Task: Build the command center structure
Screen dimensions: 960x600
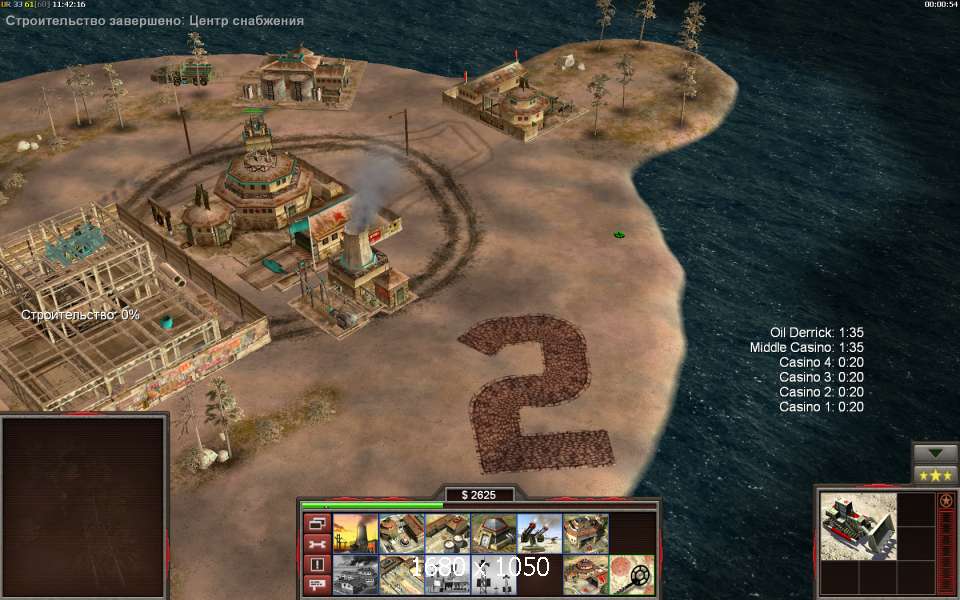Action: 584,575
